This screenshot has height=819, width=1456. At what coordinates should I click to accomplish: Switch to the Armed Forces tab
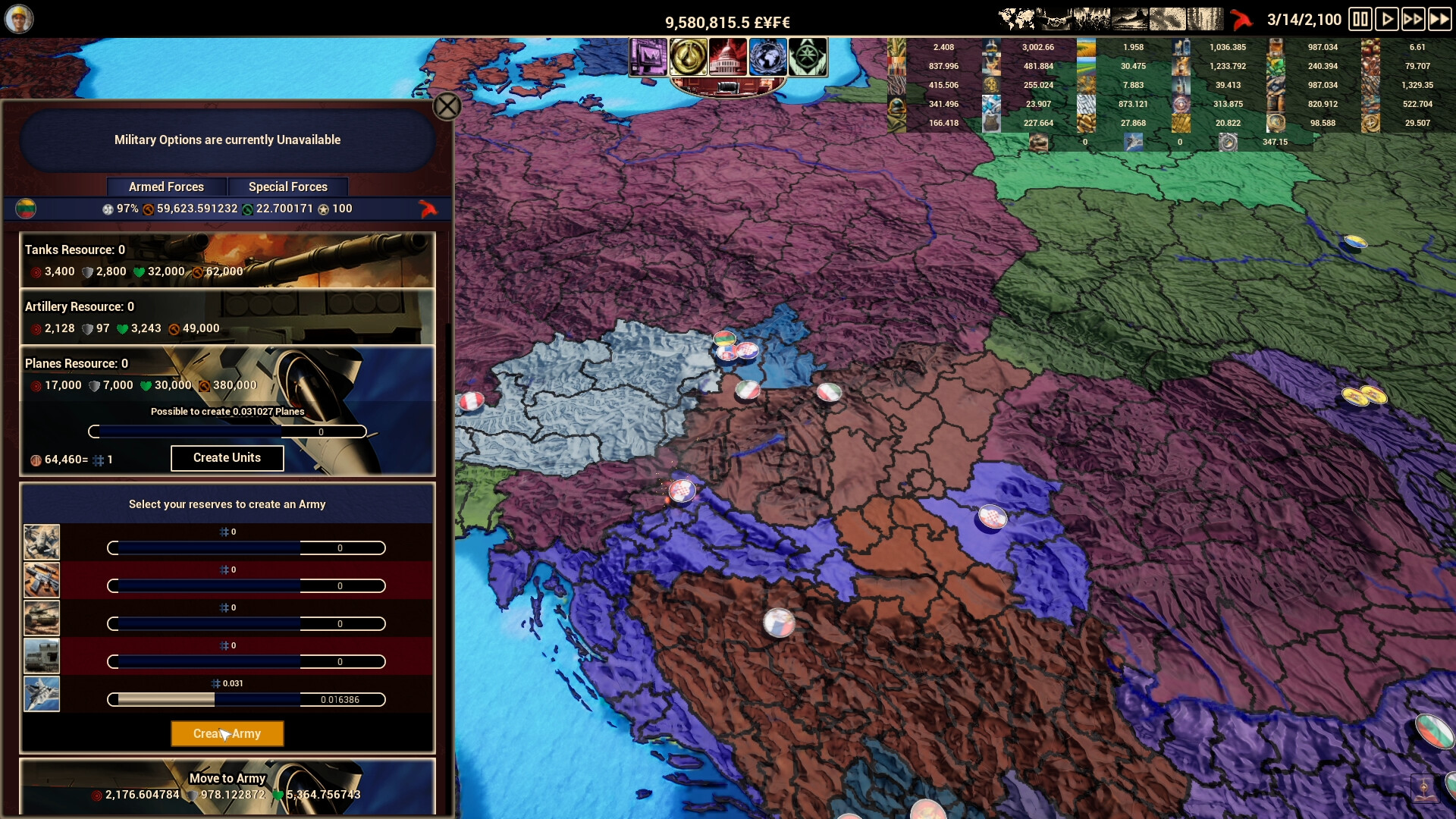coord(167,187)
